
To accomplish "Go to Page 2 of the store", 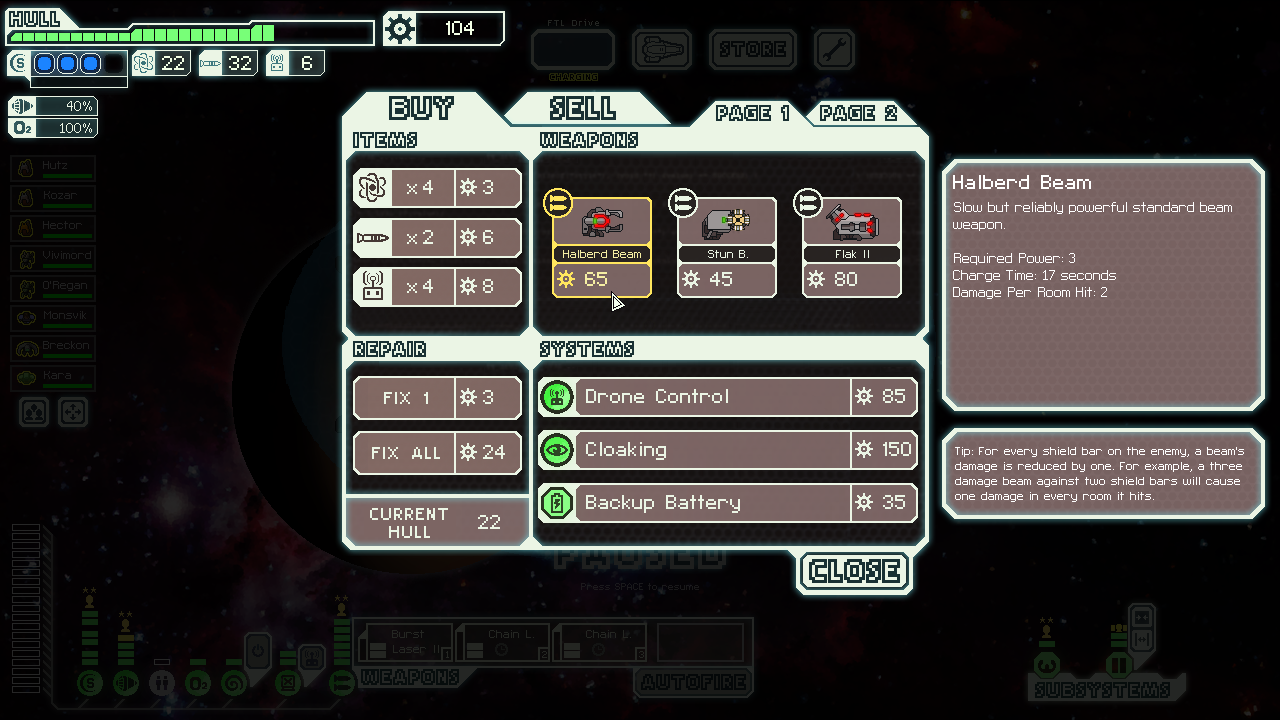I will 858,113.
